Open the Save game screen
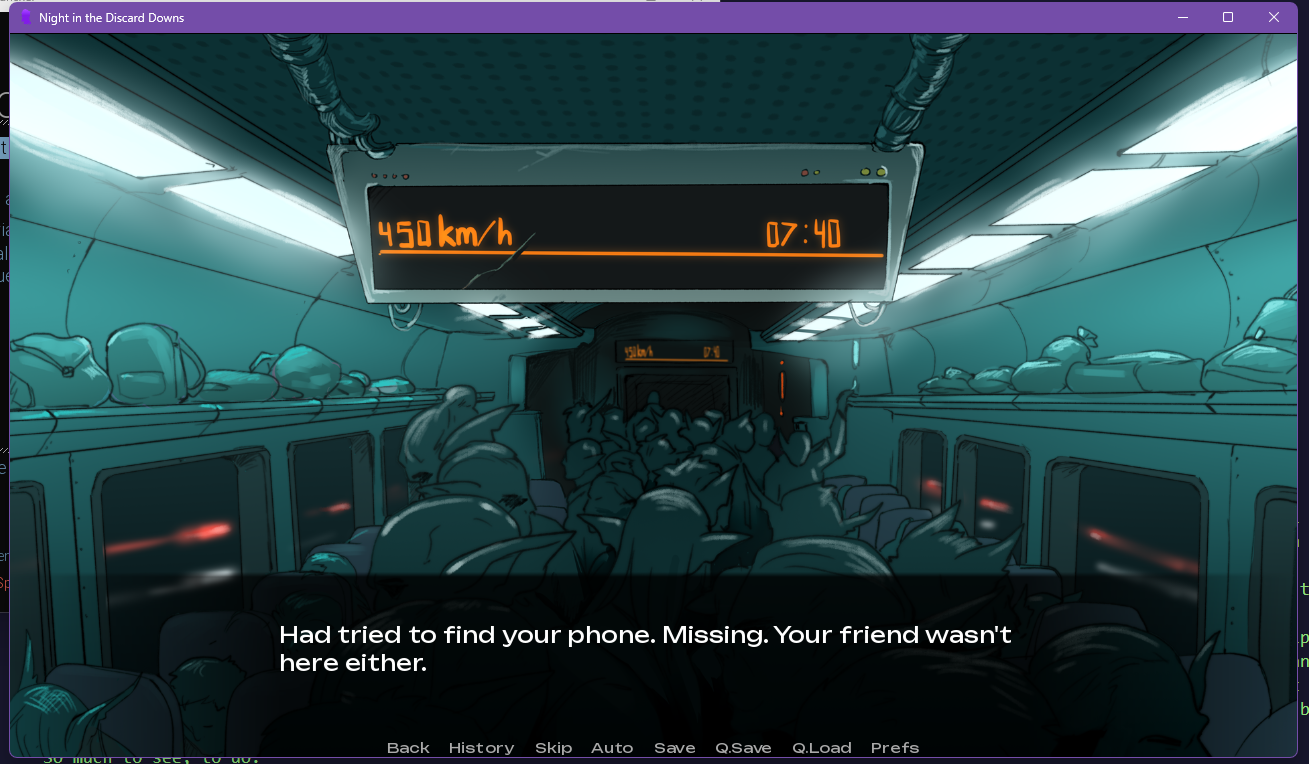Screen dimensions: 1309x764 [675, 748]
